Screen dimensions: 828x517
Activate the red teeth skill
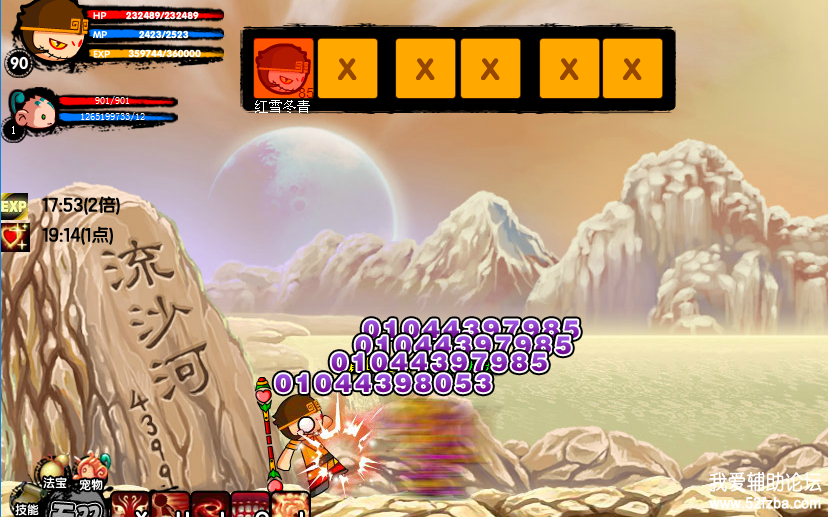coord(250,505)
